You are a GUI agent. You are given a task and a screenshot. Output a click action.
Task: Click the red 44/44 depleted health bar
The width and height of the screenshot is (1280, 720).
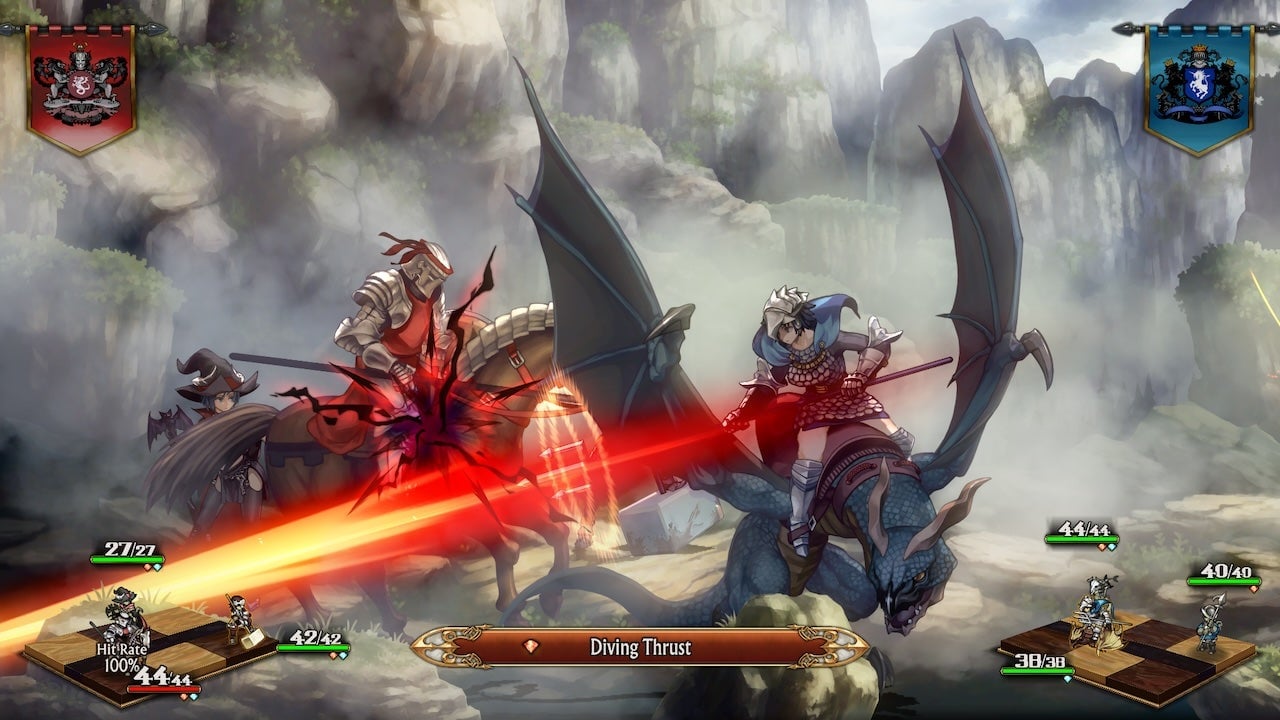164,688
